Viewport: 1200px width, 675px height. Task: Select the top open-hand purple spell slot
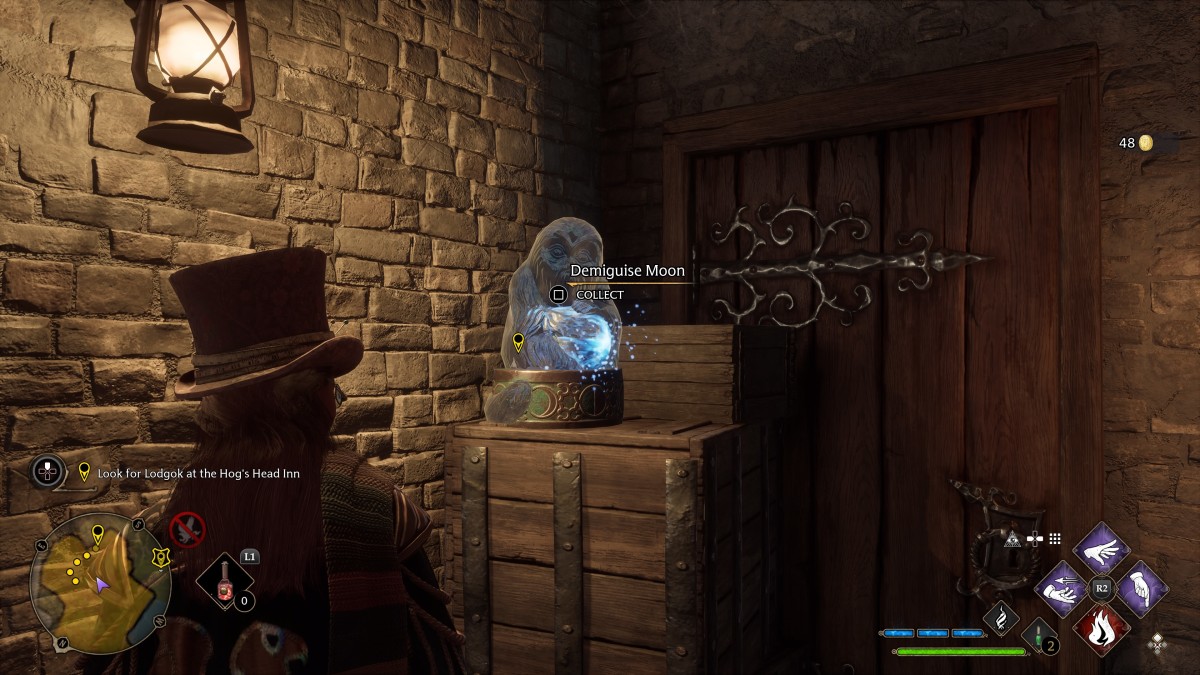coord(1101,550)
